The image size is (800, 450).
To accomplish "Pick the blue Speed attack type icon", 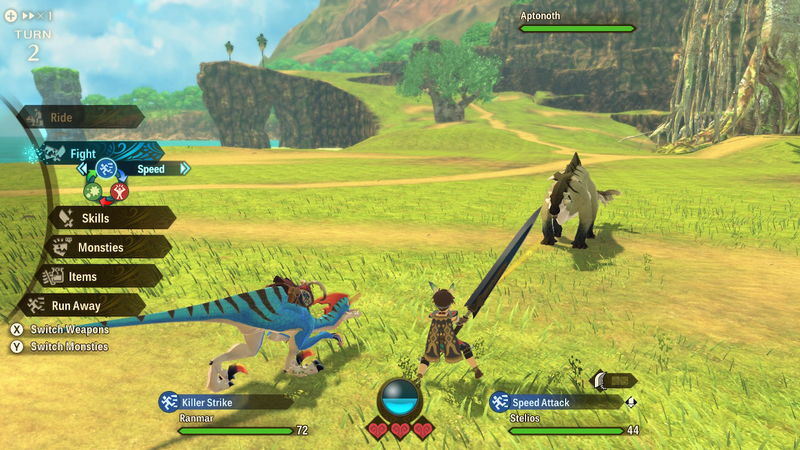I will tap(106, 168).
